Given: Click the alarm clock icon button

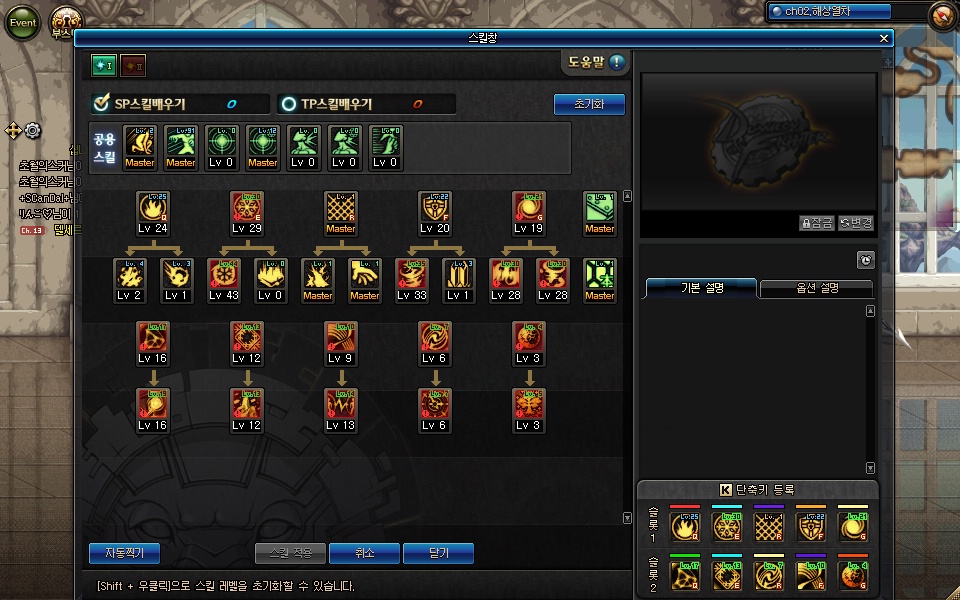Looking at the screenshot, I should tap(865, 260).
